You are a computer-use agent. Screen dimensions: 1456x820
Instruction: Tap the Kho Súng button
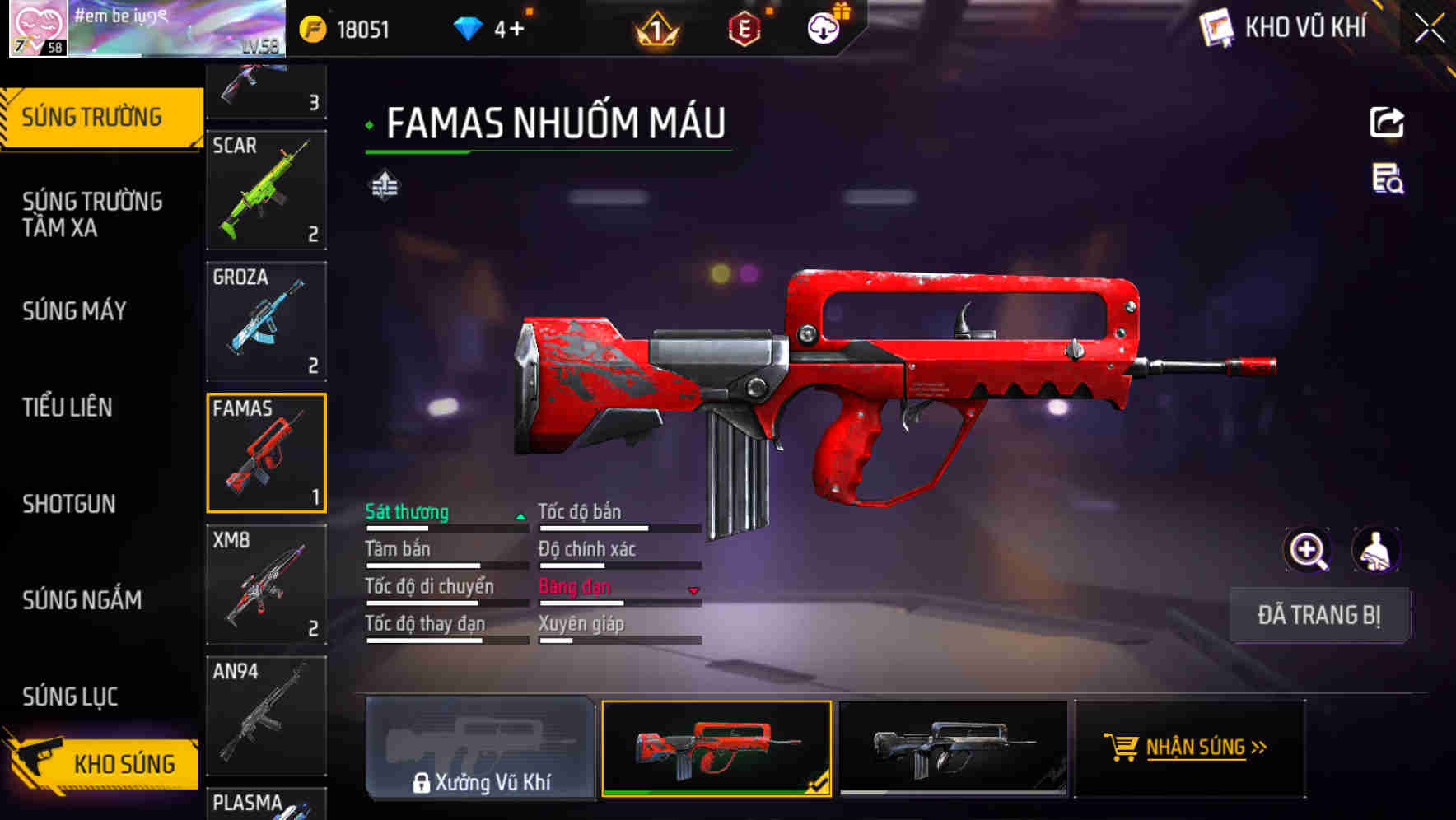pos(103,763)
